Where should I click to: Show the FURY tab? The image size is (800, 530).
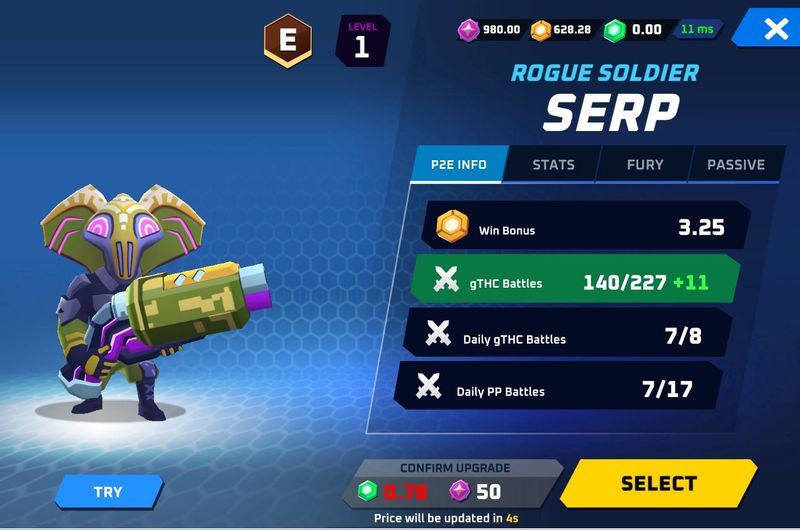point(645,164)
